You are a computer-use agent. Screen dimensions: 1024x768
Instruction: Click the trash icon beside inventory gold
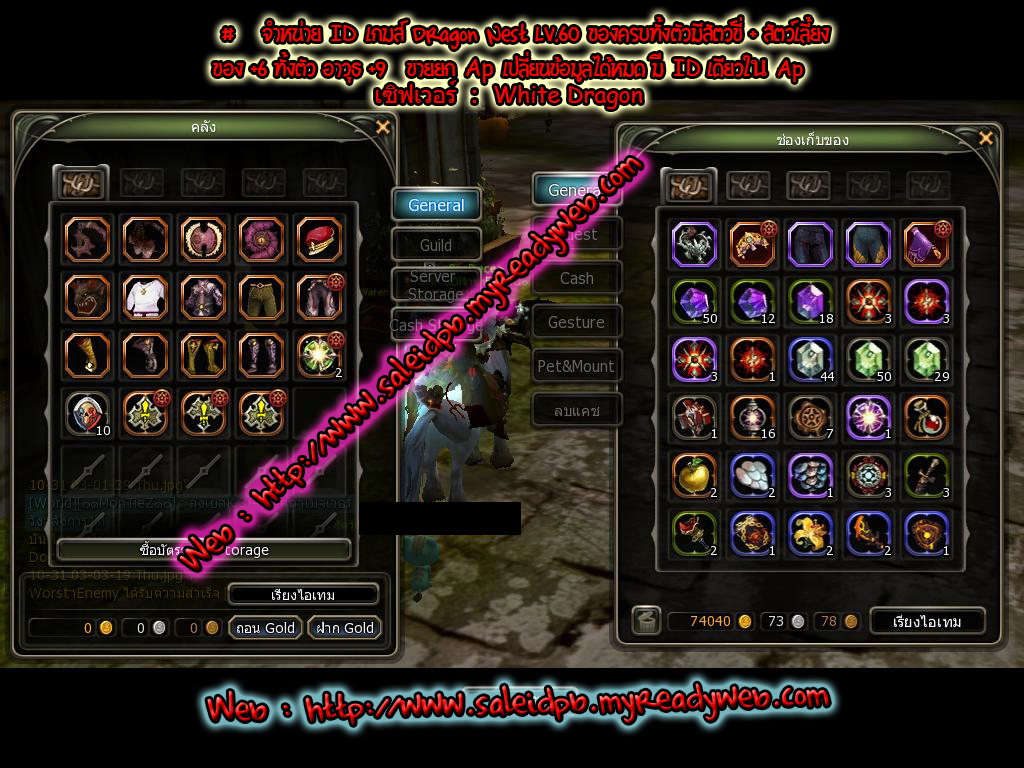(646, 621)
